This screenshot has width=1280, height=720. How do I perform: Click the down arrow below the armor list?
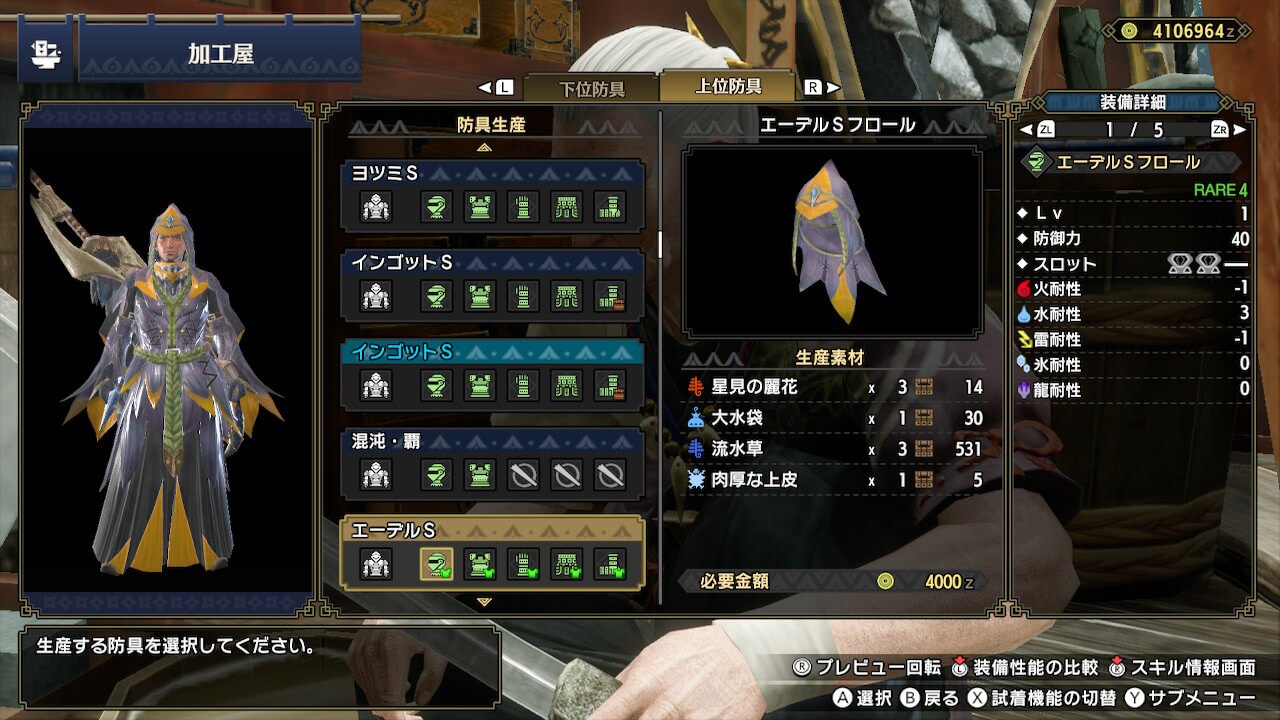pos(485,602)
